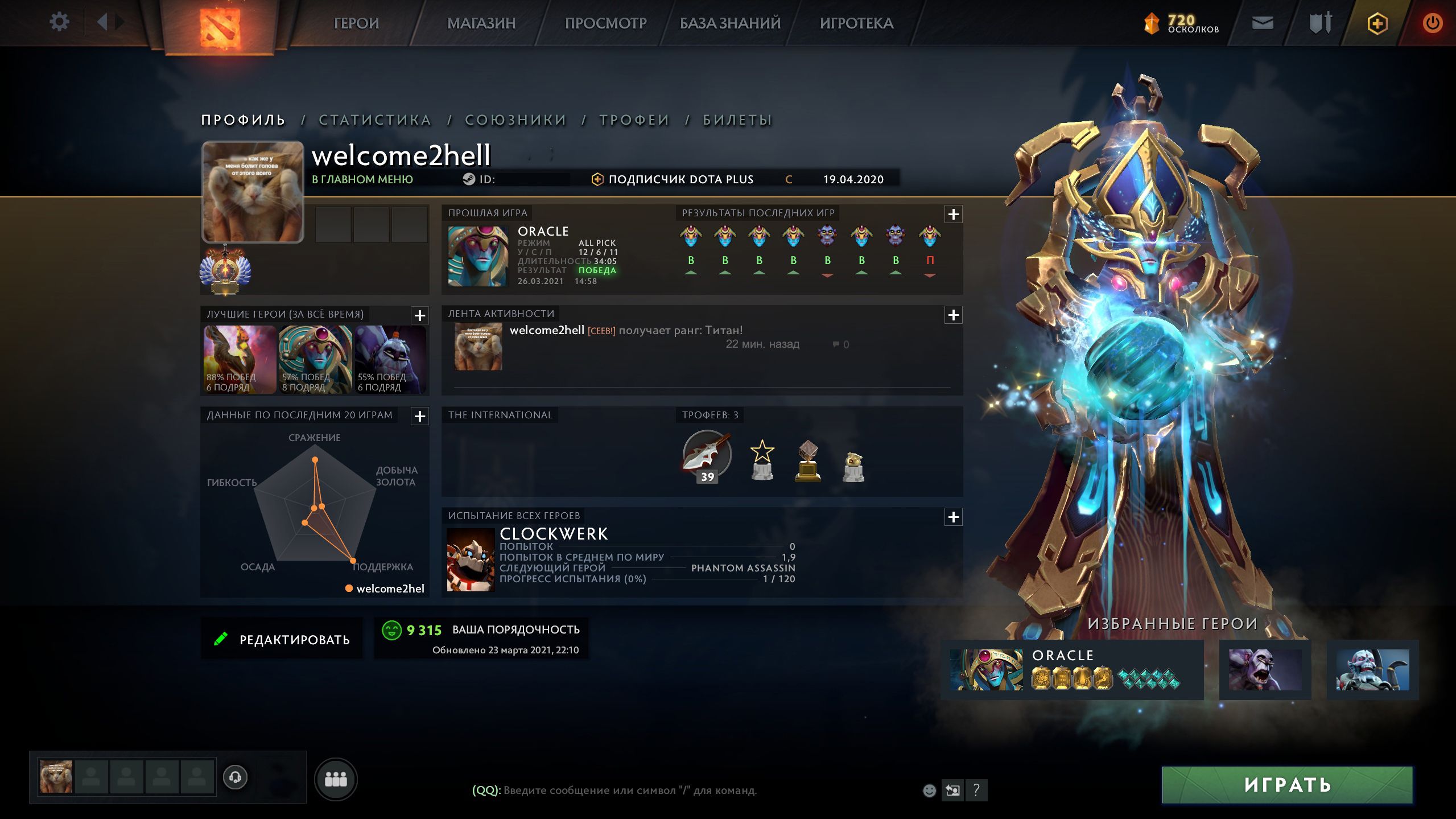
Task: Switch to the Статистика tab
Action: (x=374, y=120)
